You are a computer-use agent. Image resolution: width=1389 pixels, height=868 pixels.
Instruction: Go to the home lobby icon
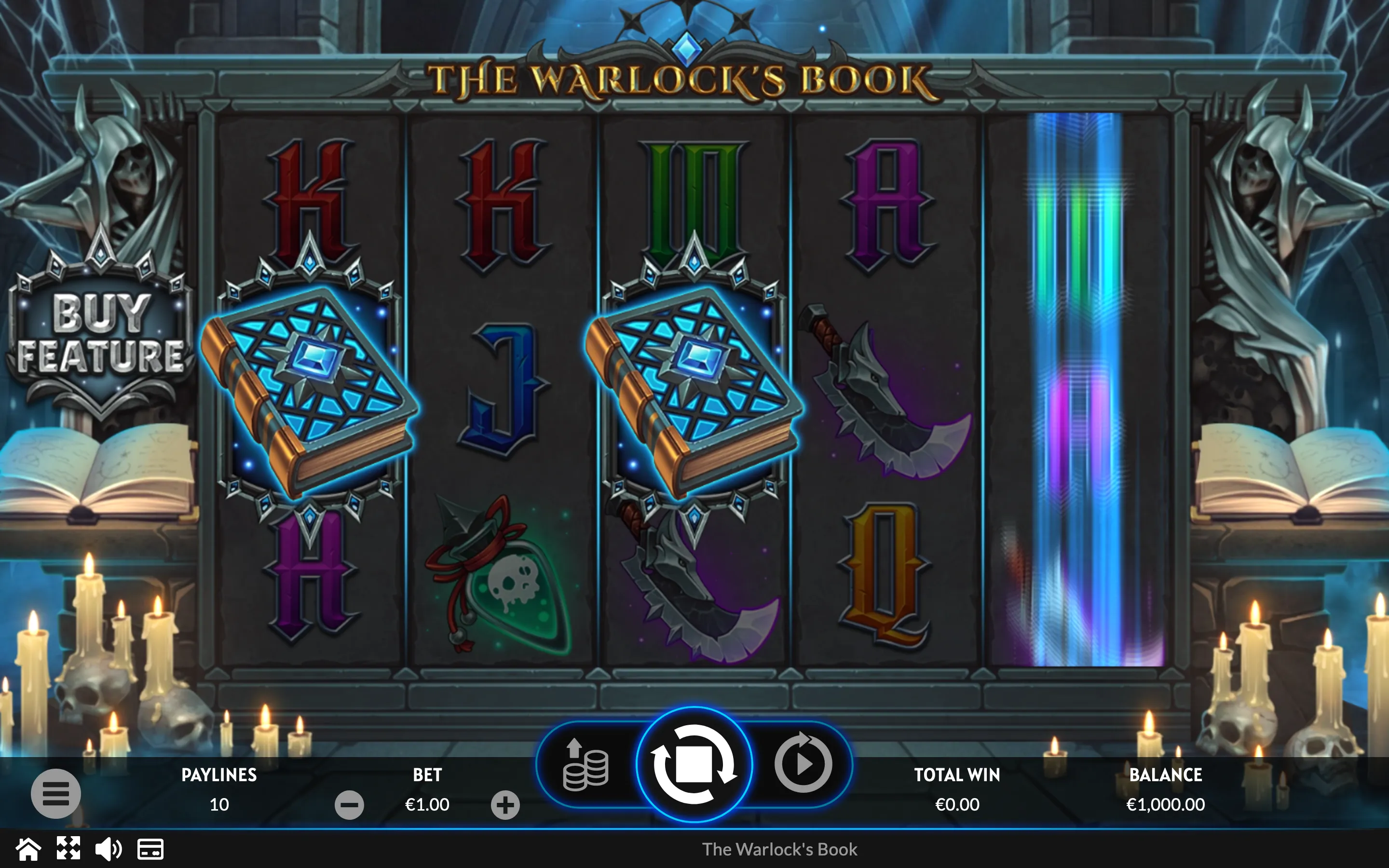click(28, 849)
